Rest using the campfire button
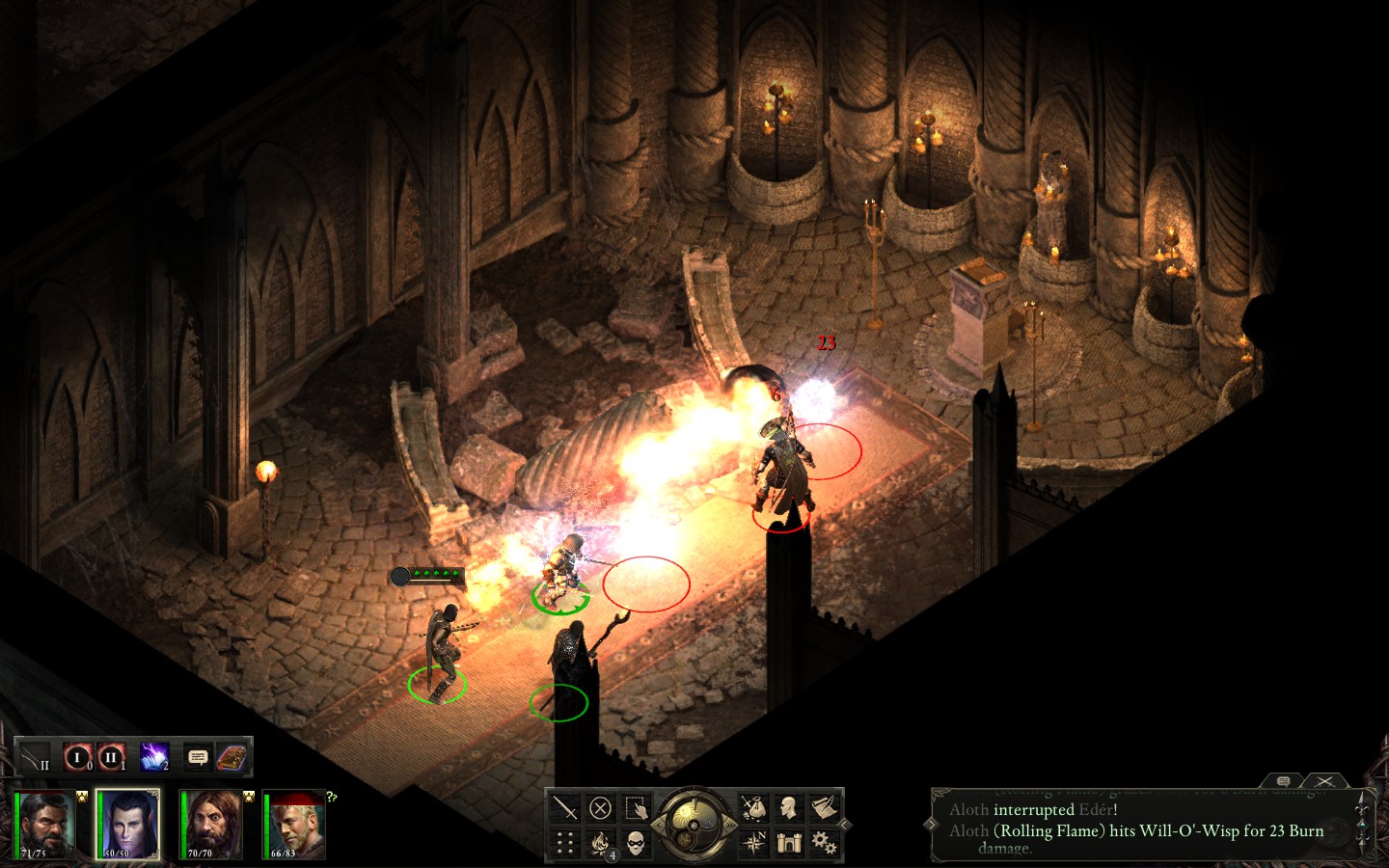This screenshot has height=868, width=1389. click(600, 844)
